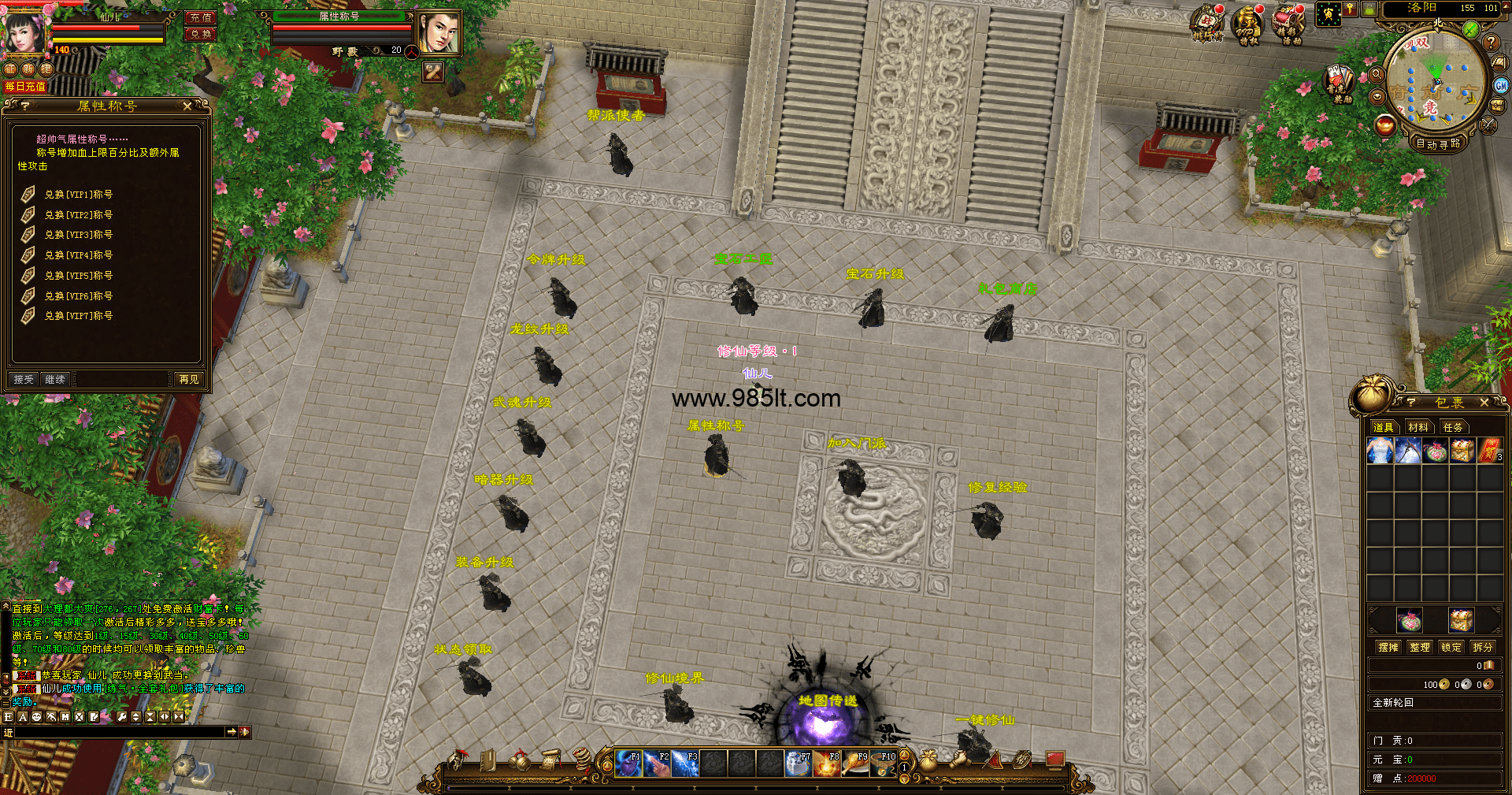Click the 整理 sort inventory button
The height and width of the screenshot is (795, 1512).
1420,647
